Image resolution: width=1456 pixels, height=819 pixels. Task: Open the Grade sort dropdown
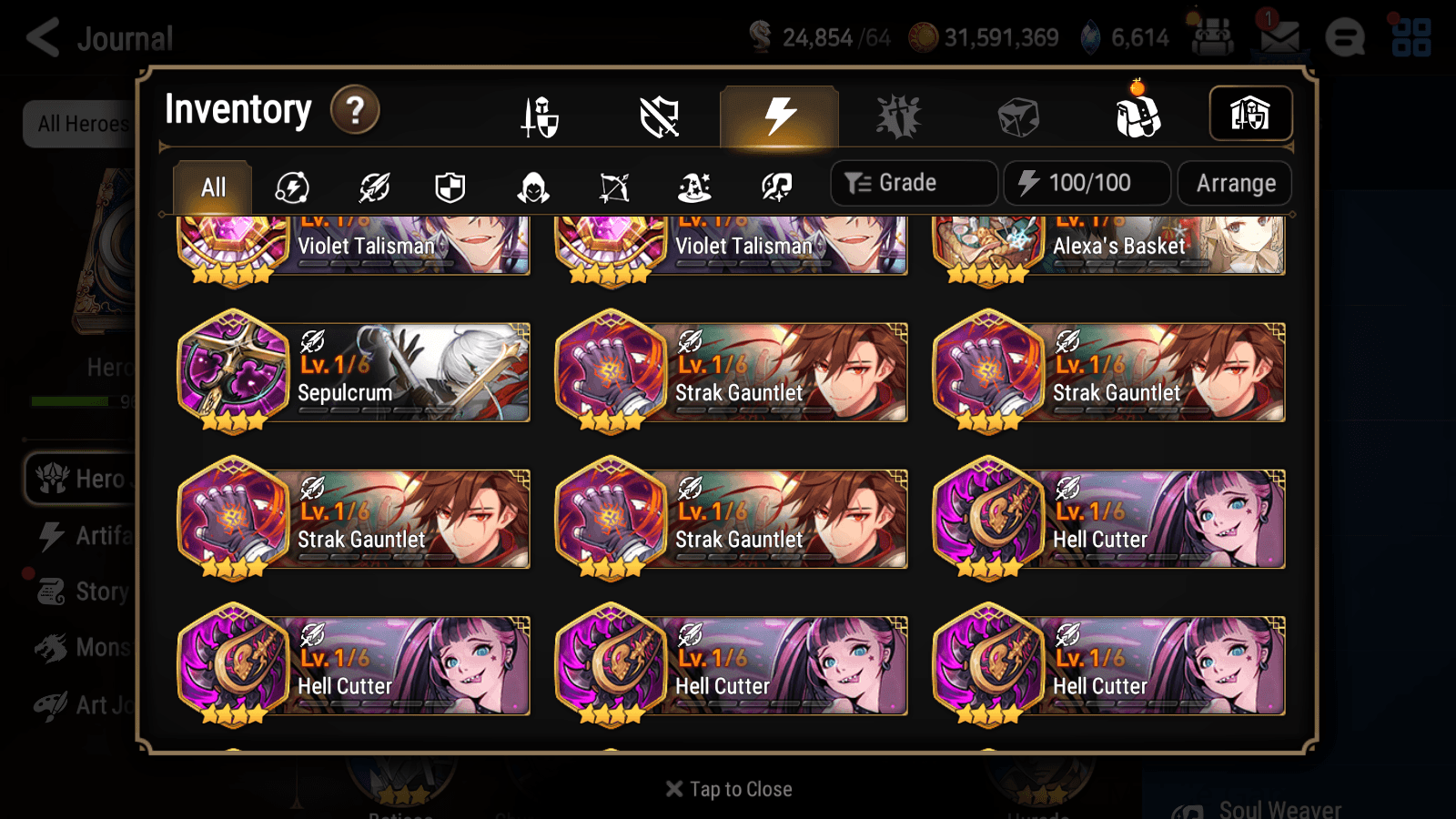pyautogui.click(x=913, y=183)
